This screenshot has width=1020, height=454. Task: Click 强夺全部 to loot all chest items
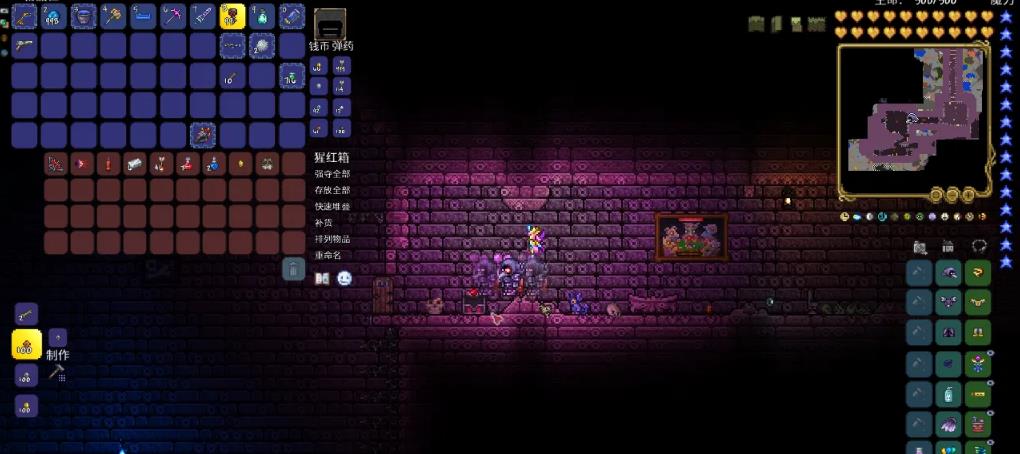pyautogui.click(x=332, y=174)
